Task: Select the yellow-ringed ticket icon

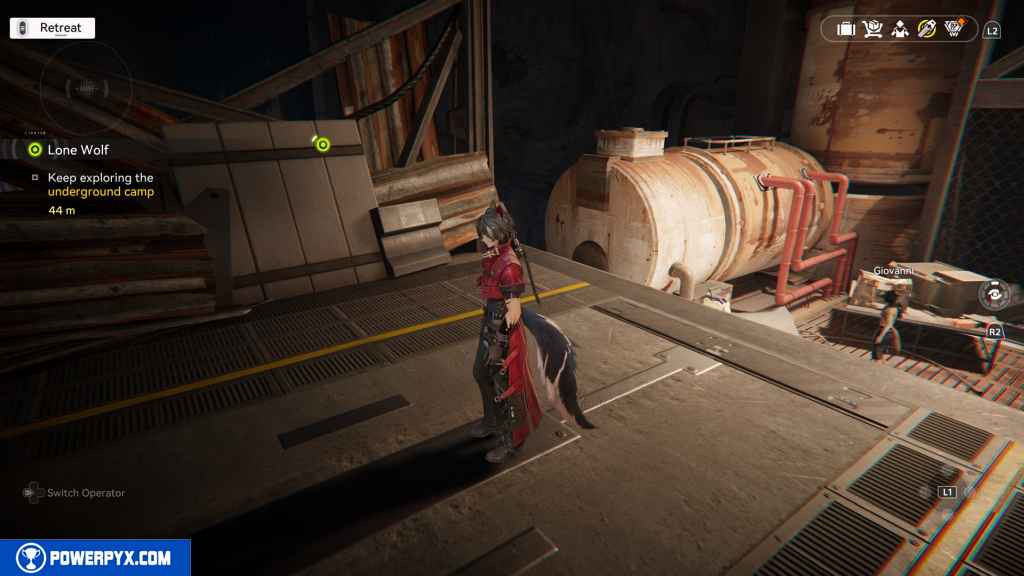Action: tap(927, 29)
